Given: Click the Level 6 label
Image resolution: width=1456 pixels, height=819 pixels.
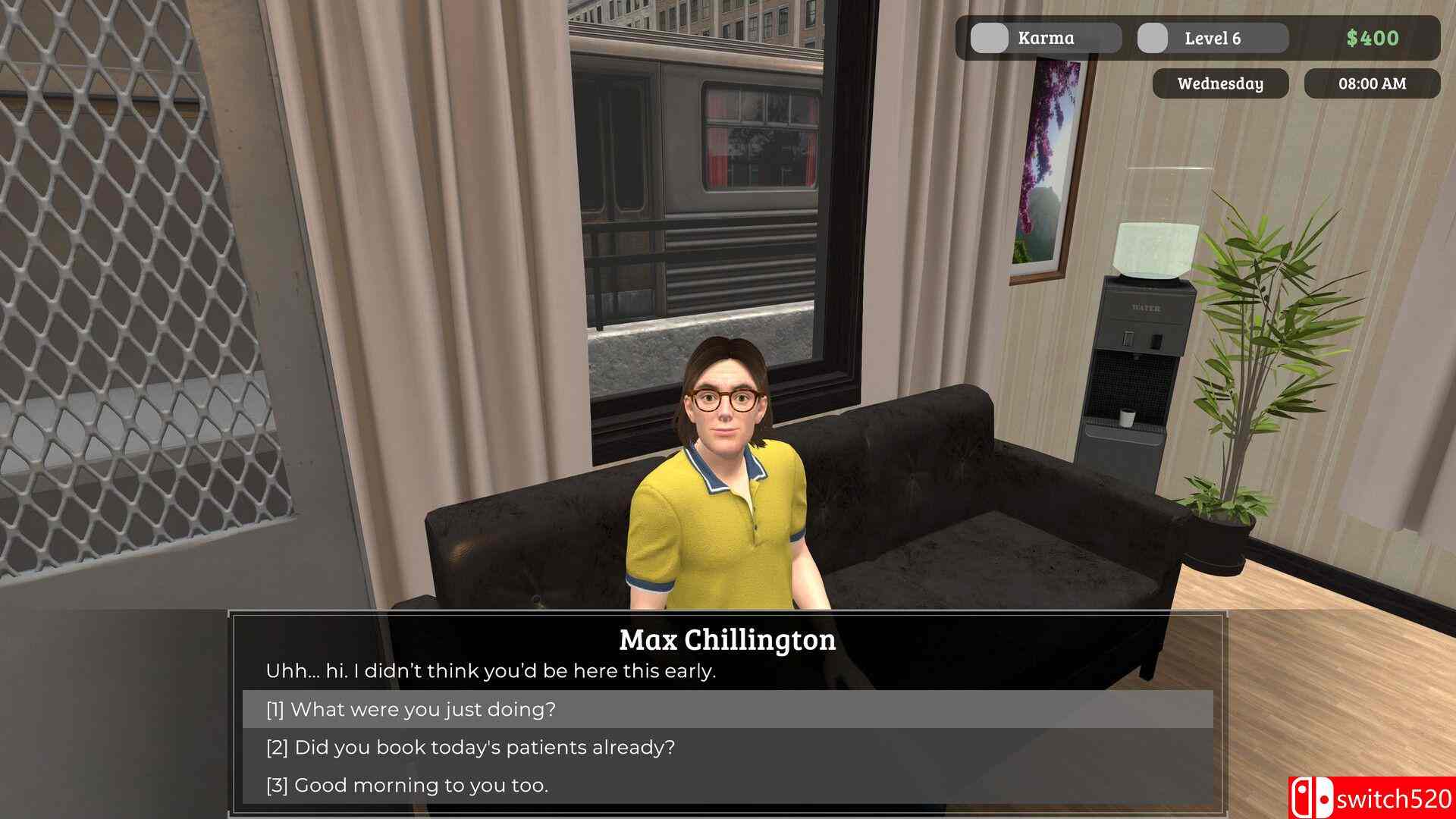Looking at the screenshot, I should point(1211,37).
